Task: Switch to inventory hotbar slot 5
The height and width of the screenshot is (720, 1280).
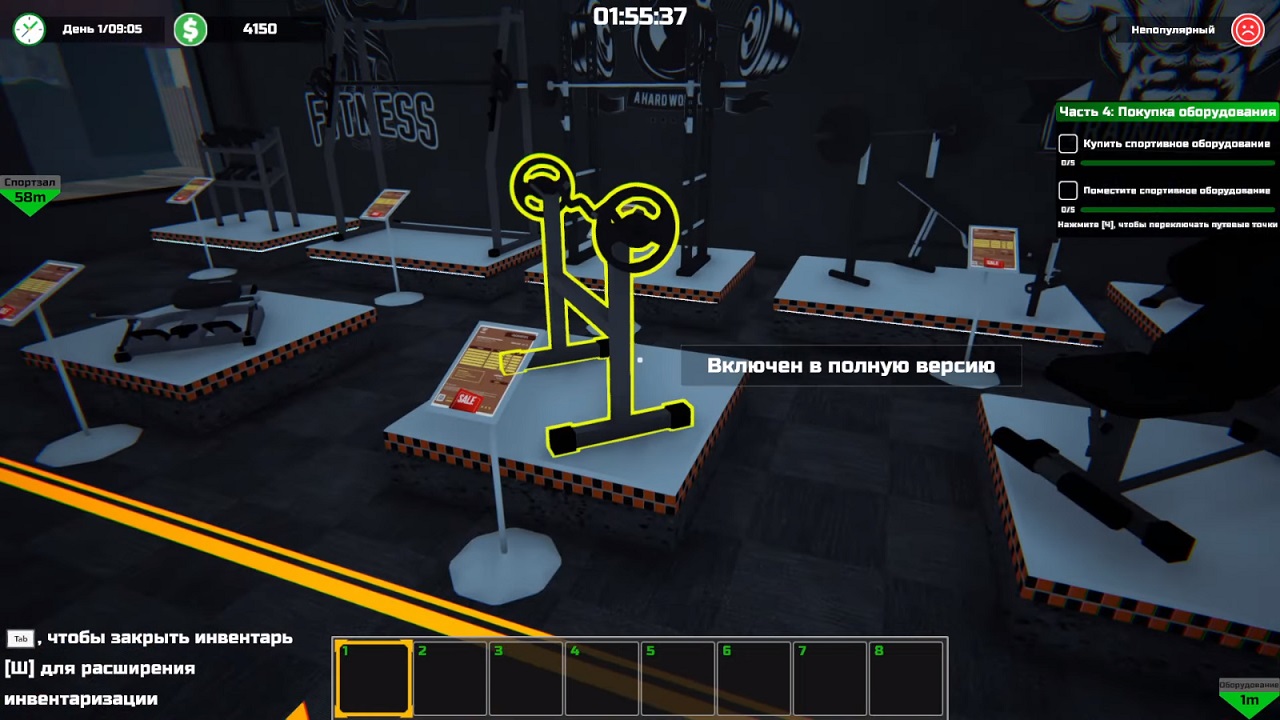Action: click(x=678, y=678)
